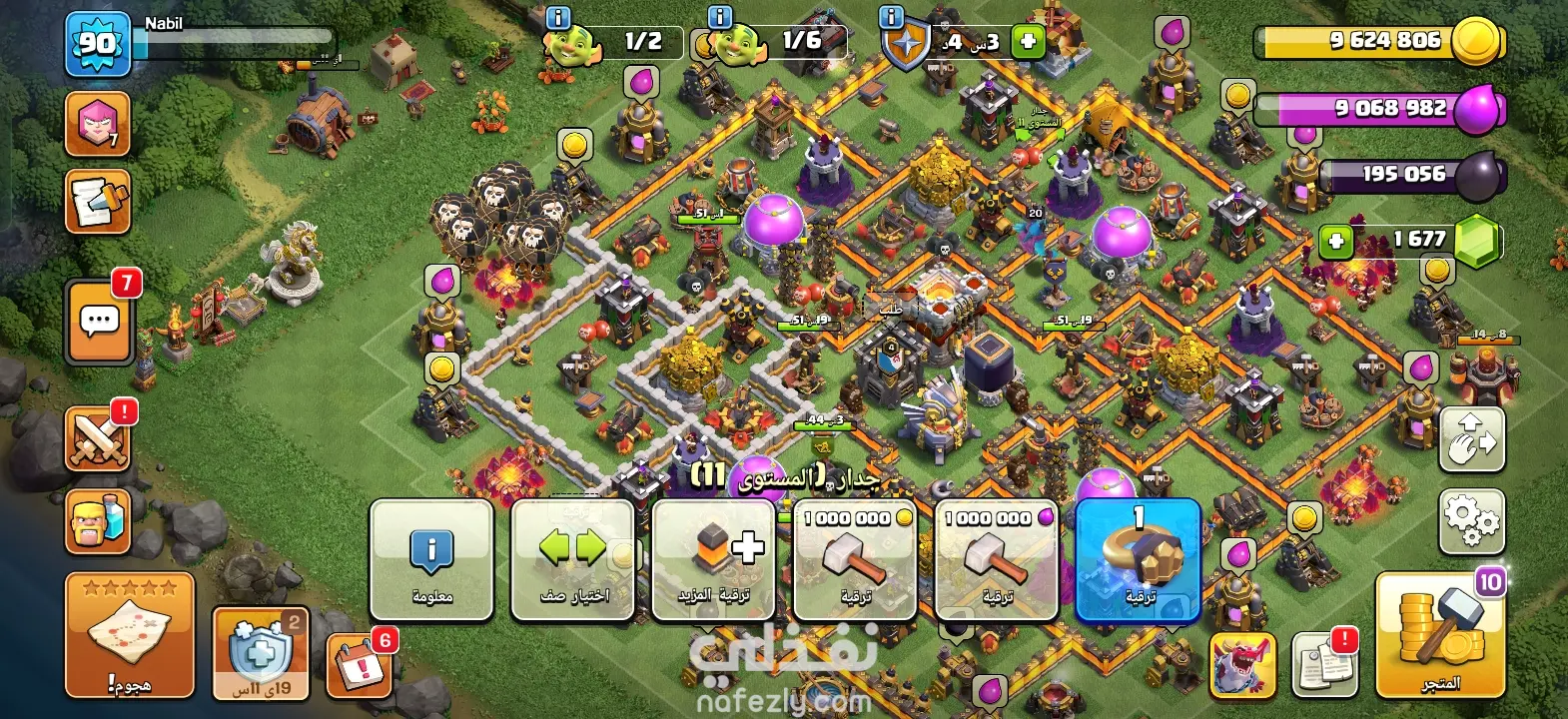Open the game settings gears
The image size is (1568, 719).
(1471, 520)
